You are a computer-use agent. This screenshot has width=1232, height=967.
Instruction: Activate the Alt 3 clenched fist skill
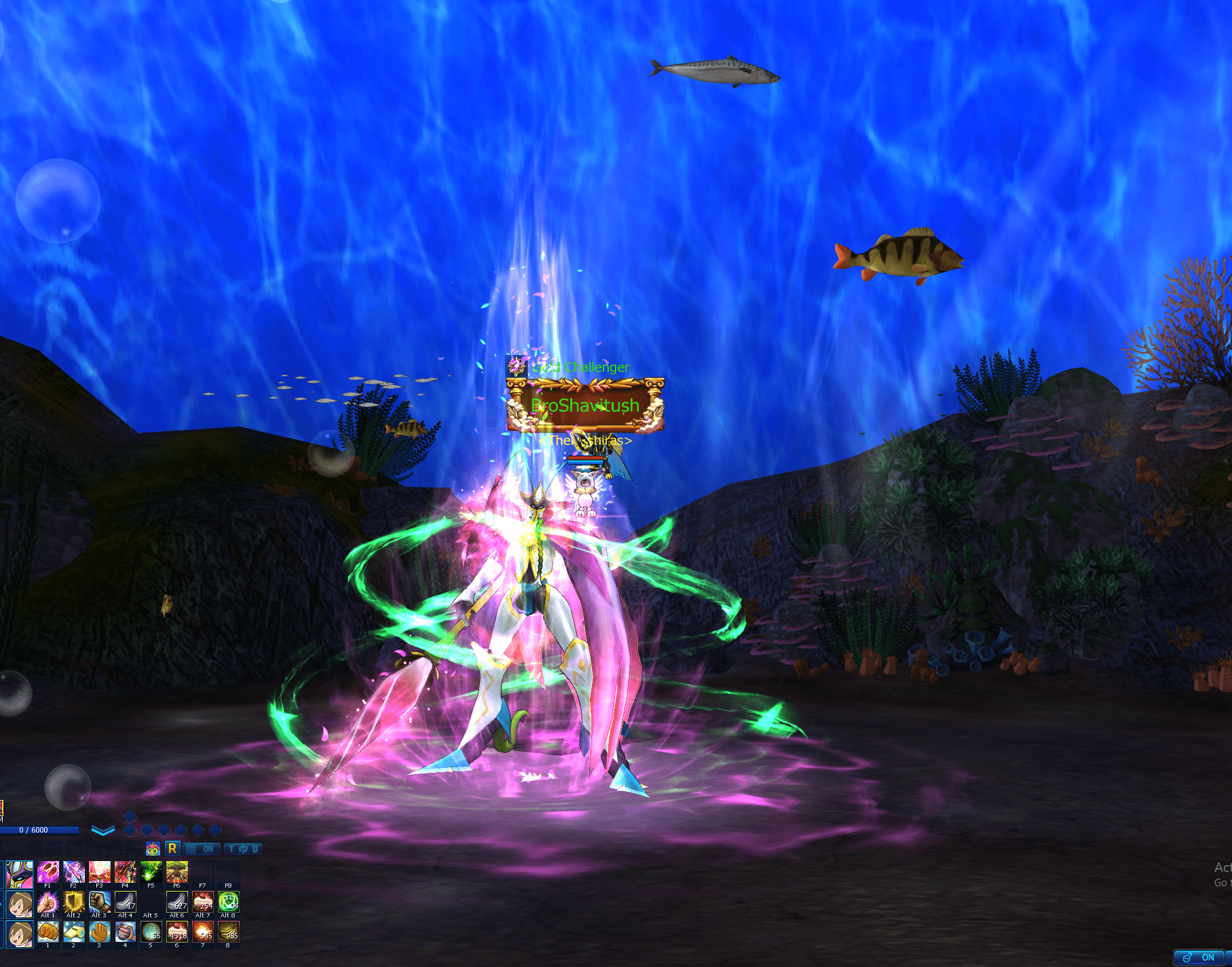[x=99, y=902]
